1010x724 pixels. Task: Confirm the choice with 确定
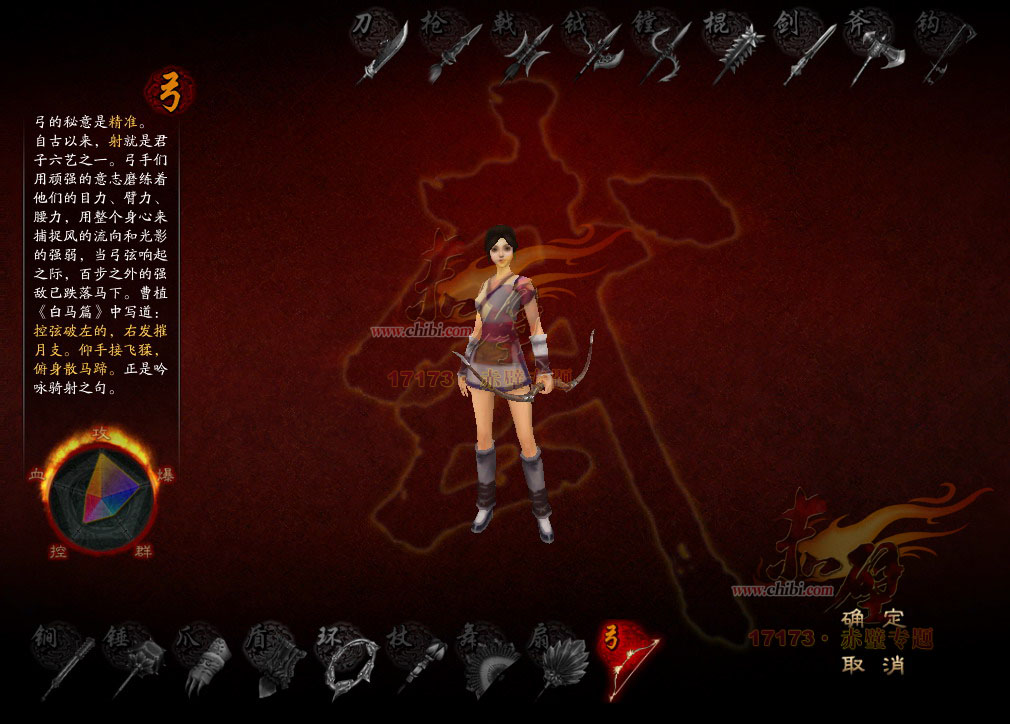tap(872, 618)
